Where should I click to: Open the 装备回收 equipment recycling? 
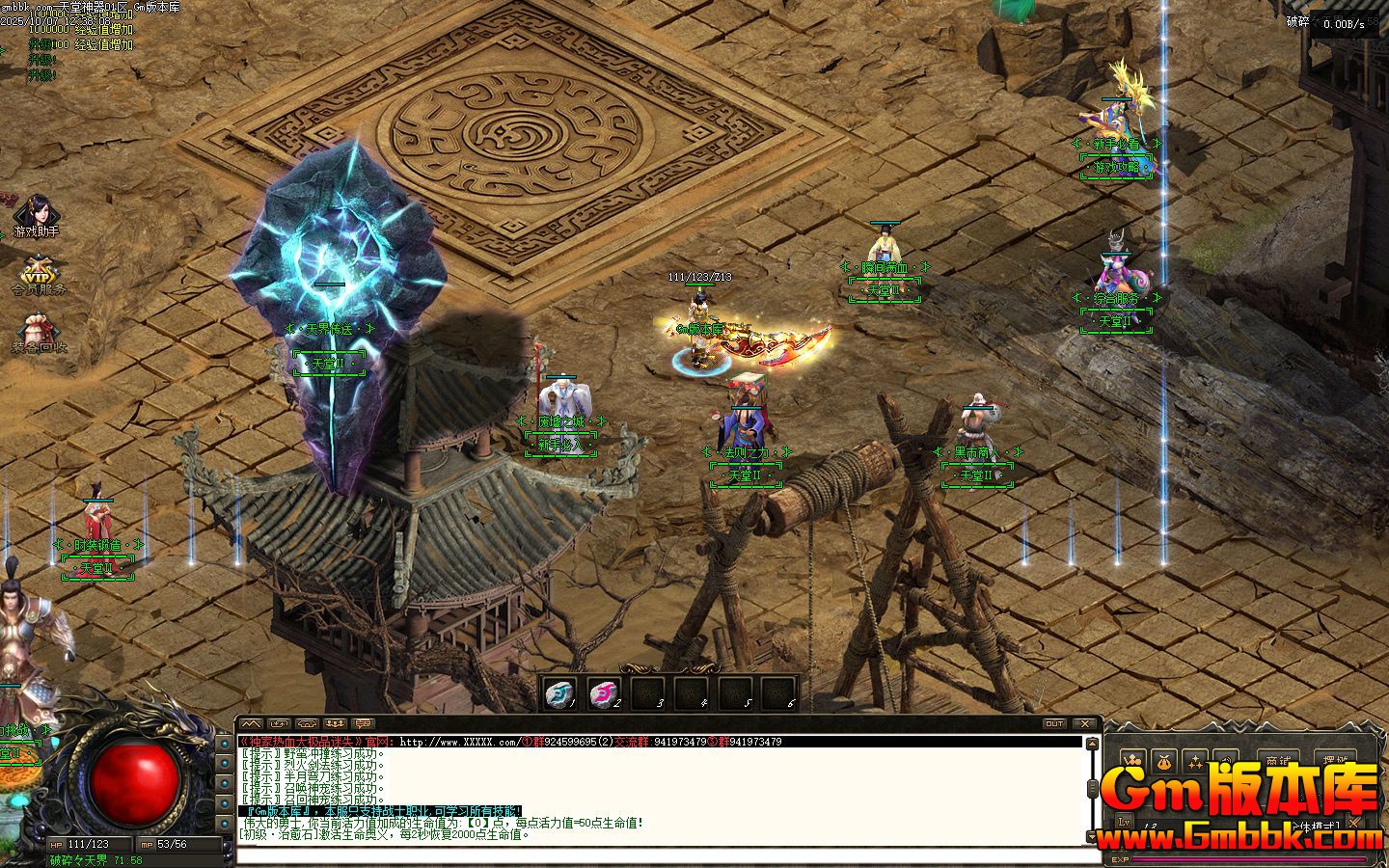(40, 331)
